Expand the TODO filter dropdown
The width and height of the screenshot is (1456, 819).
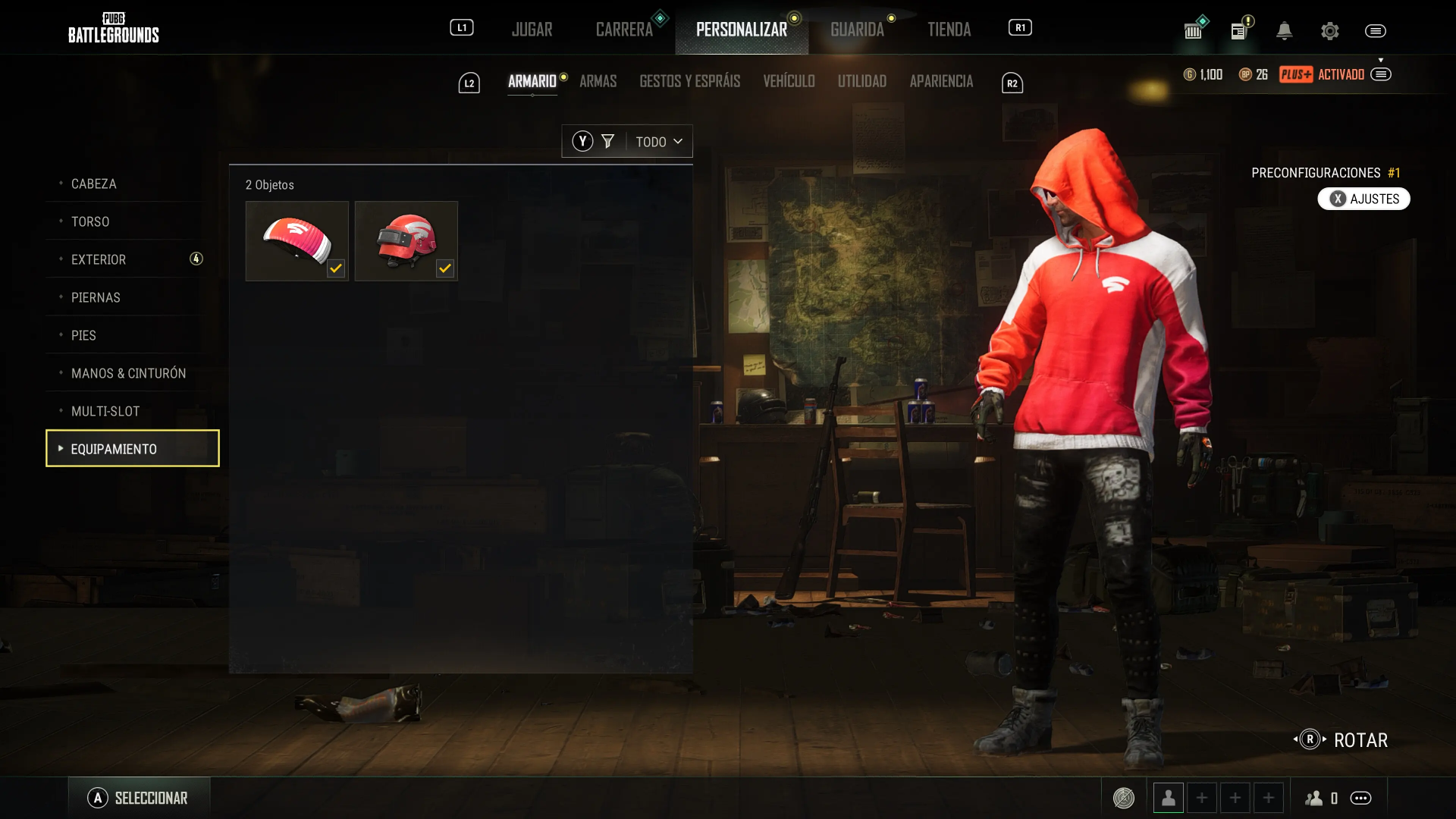[x=658, y=142]
